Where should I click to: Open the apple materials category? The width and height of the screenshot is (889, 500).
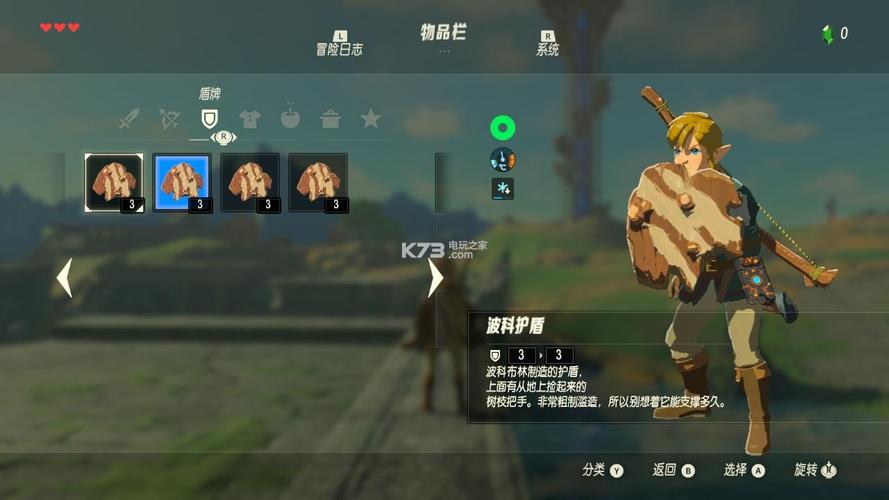(x=290, y=119)
